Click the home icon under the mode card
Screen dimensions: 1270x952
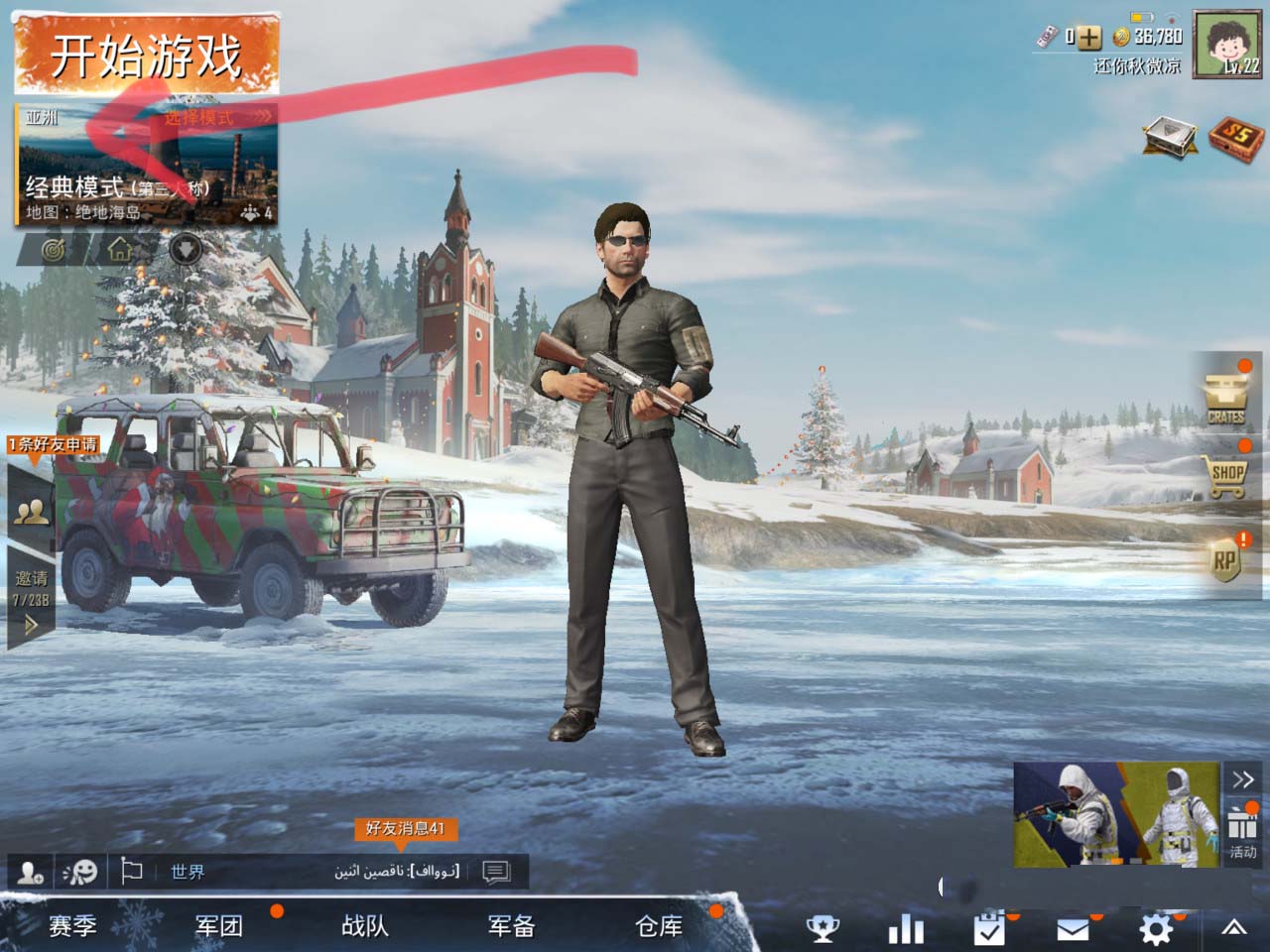[x=120, y=248]
